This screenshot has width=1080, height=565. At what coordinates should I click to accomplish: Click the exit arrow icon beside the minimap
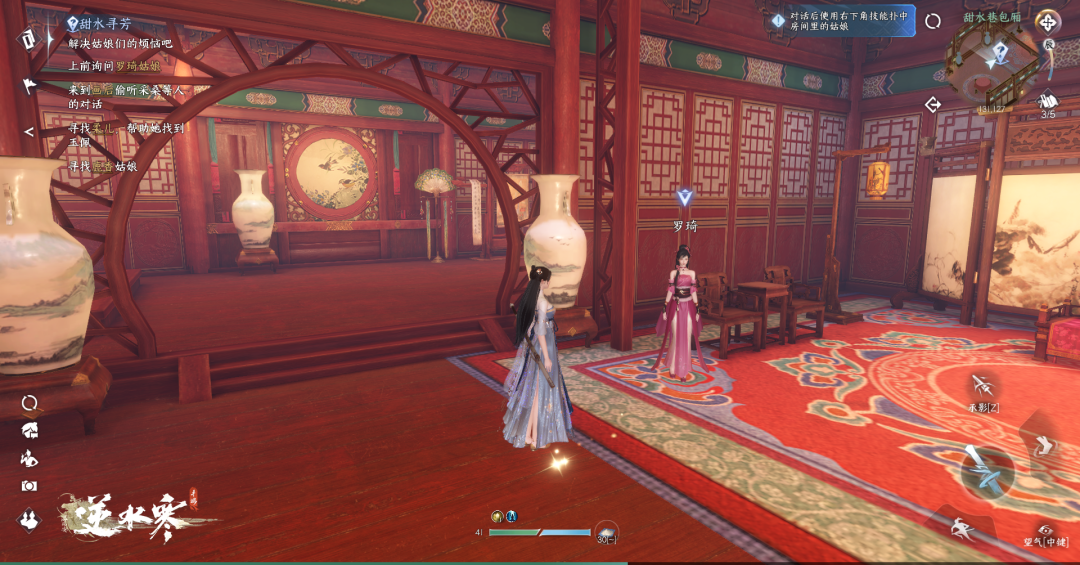click(x=933, y=104)
